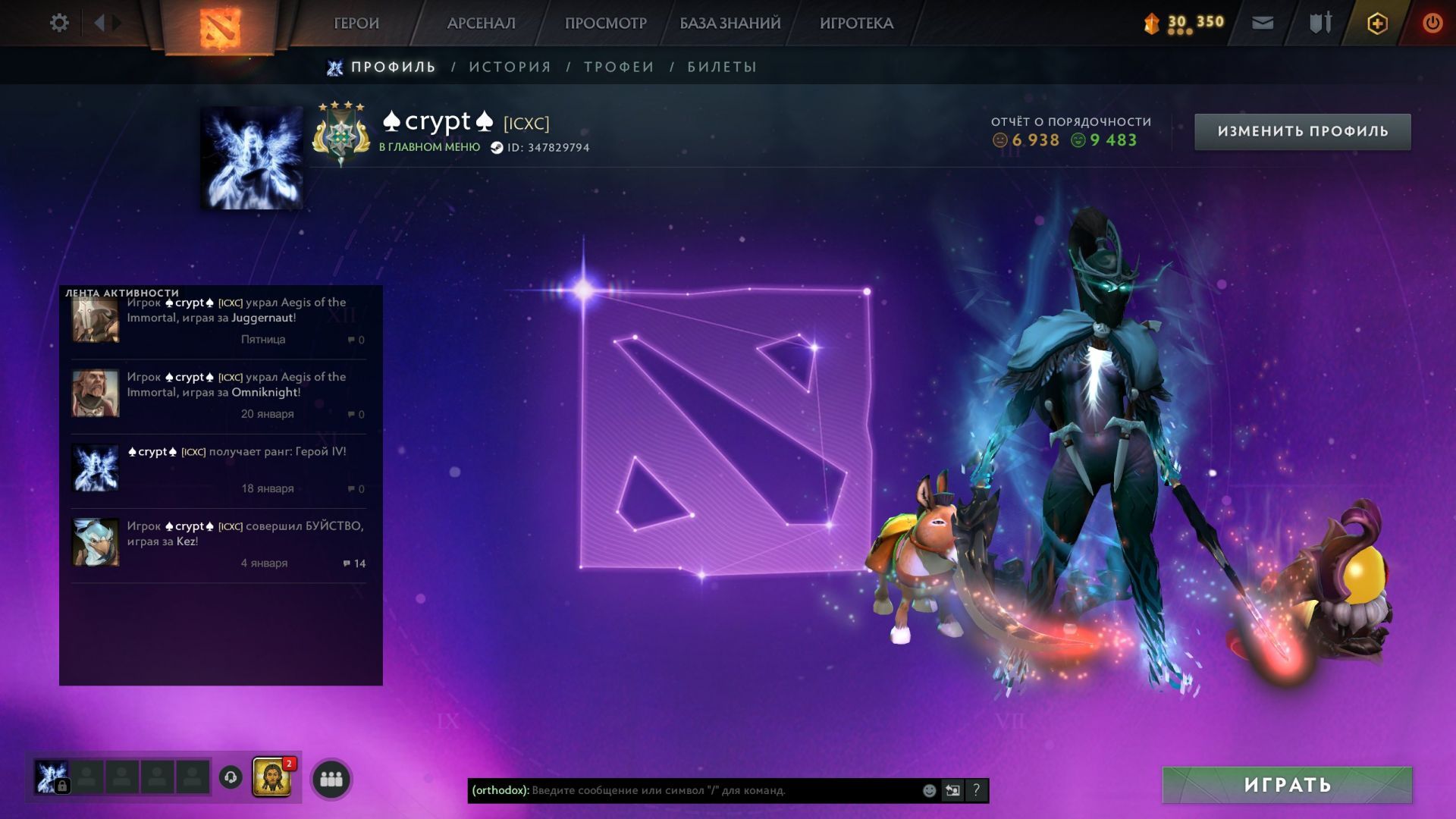Open the emoticon picker in chat
1456x819 pixels.
click(929, 790)
